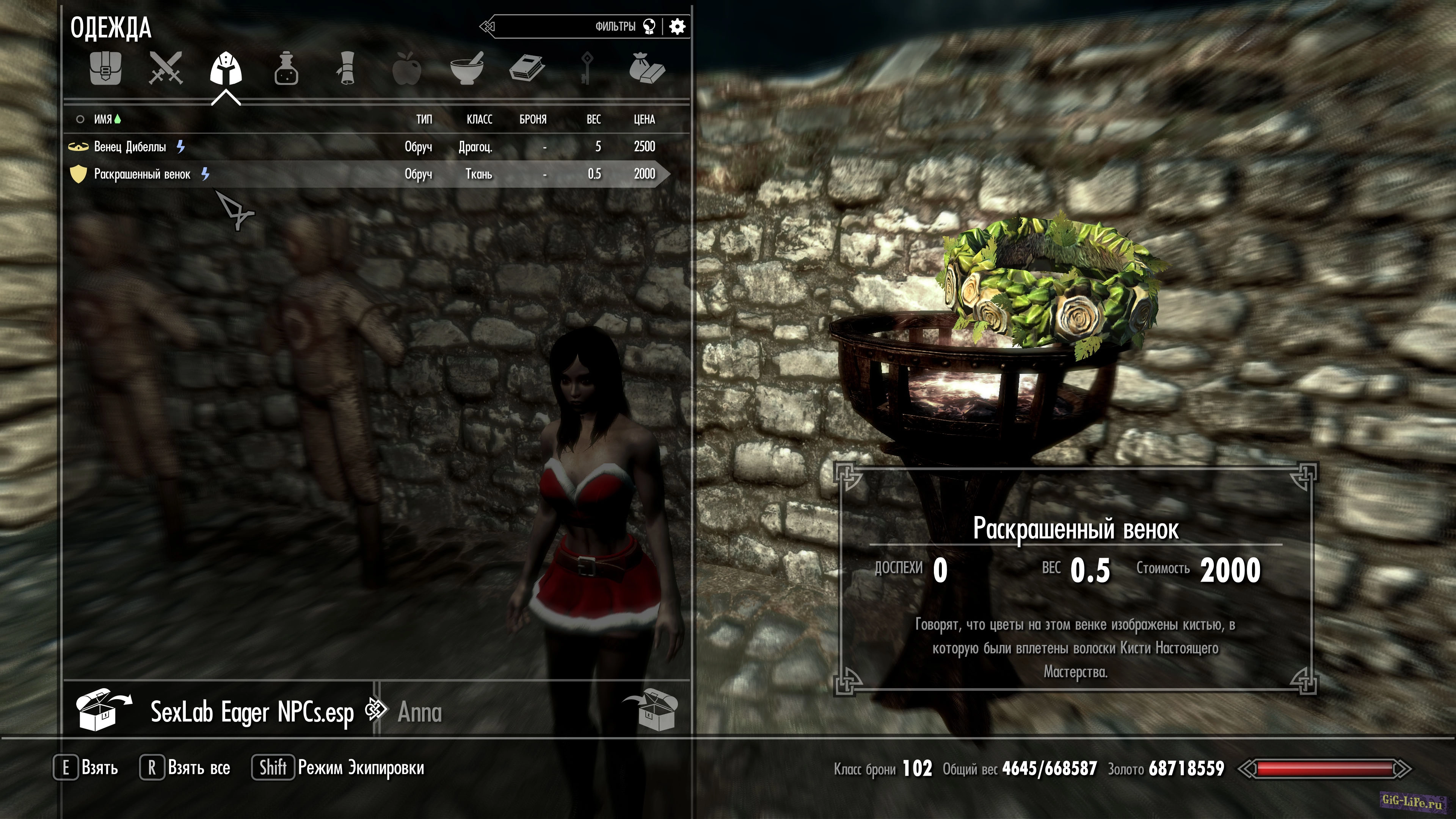Sort items by ЦЕНА column
The width and height of the screenshot is (1456, 819).
click(644, 119)
